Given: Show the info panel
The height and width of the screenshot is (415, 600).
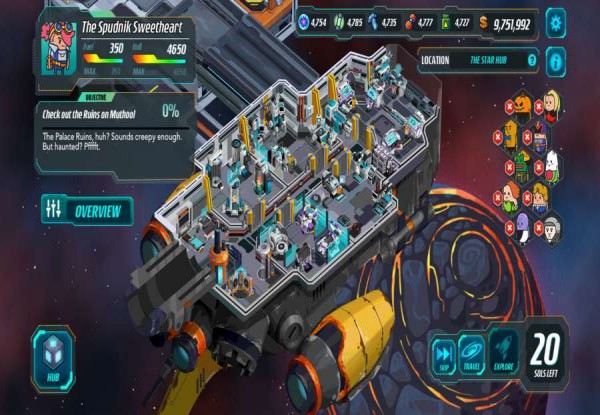Looking at the screenshot, I should pyautogui.click(x=556, y=61).
